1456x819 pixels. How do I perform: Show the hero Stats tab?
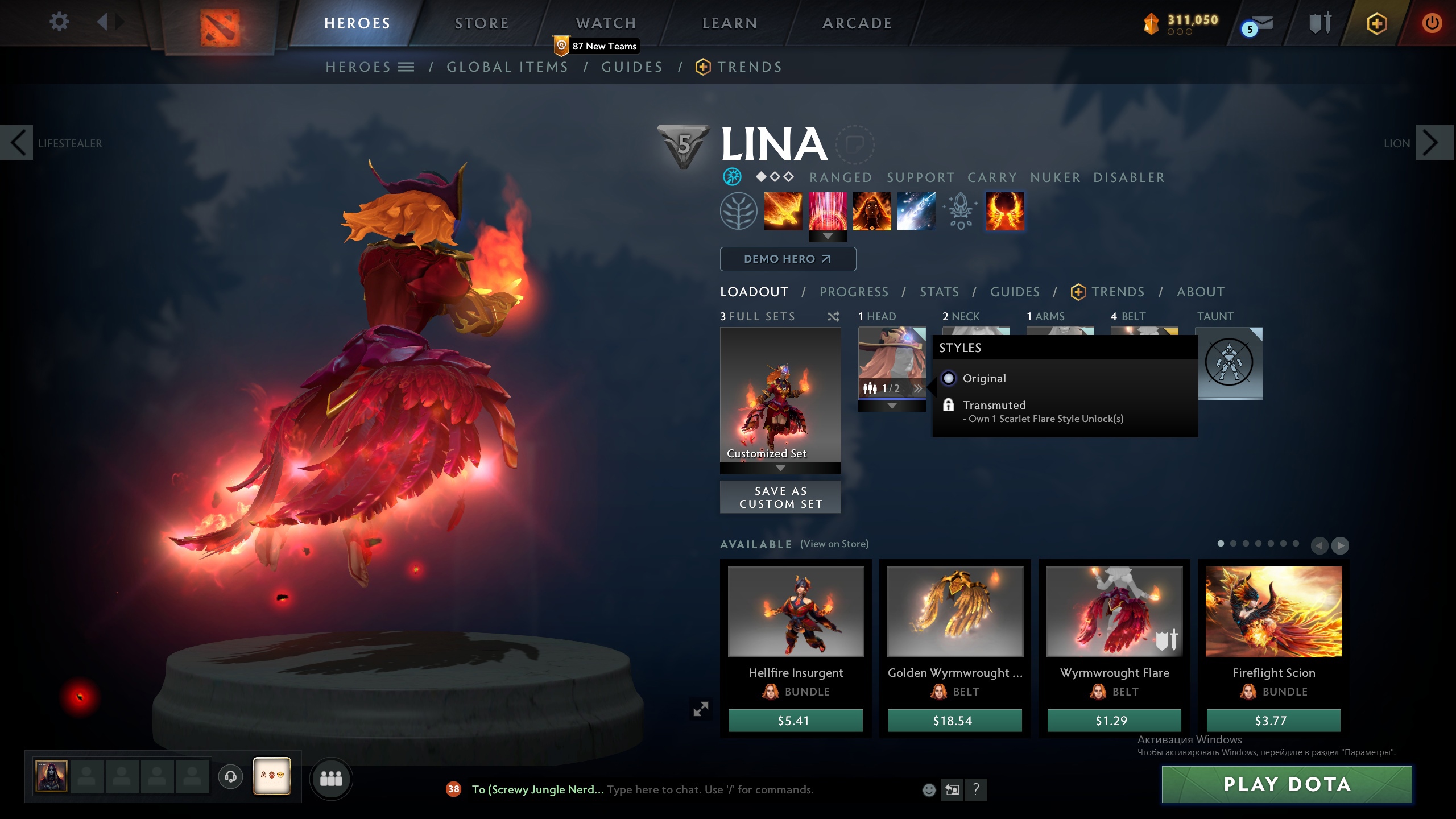click(939, 292)
